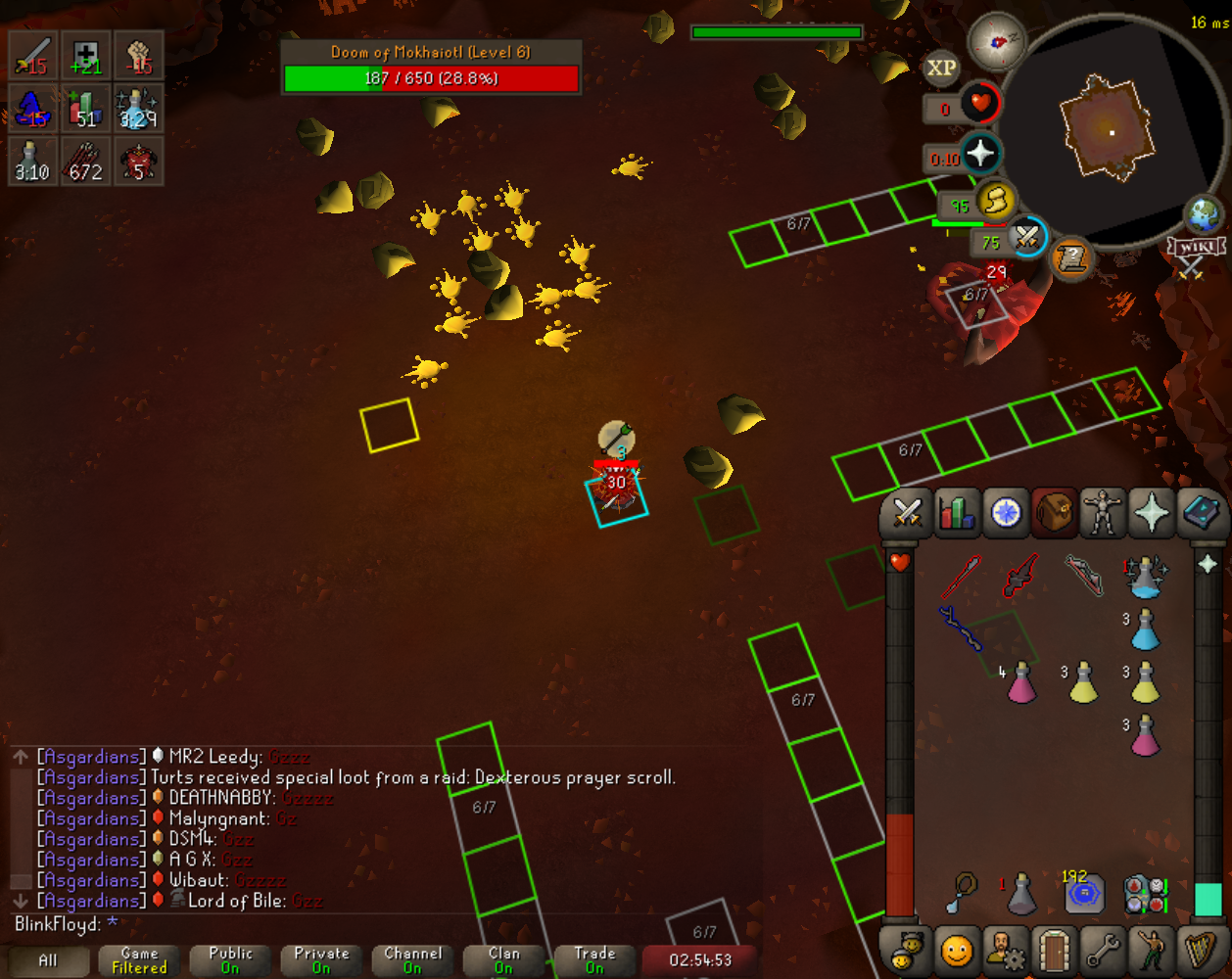Open the Music Player harp tab

coord(1201,950)
